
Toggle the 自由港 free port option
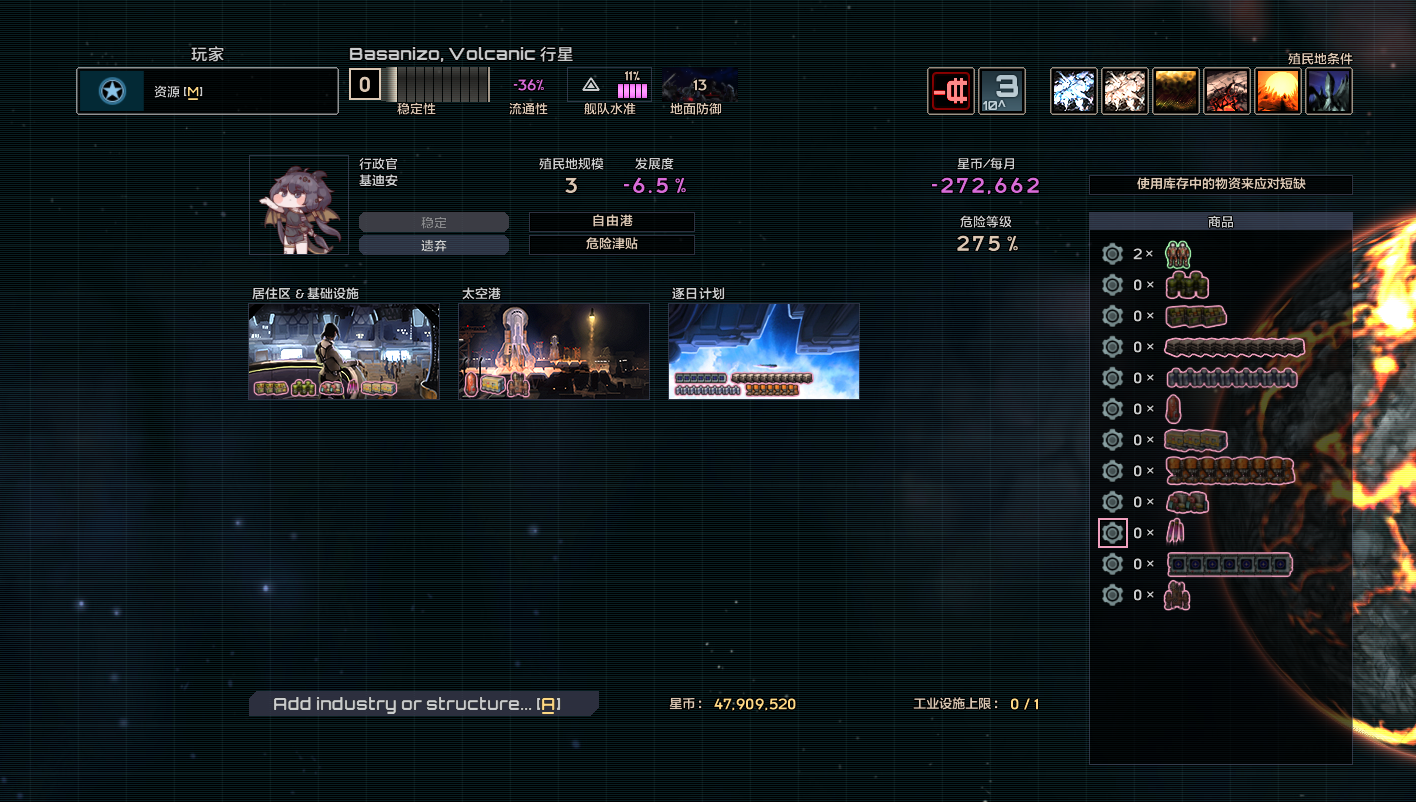click(x=611, y=222)
